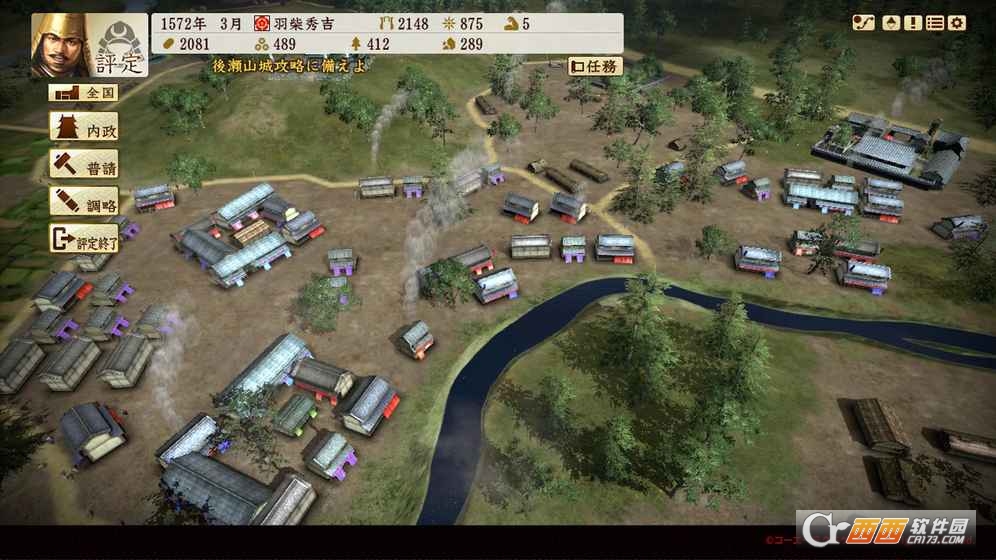
Task: Click the warlord portrait
Action: [x=59, y=45]
